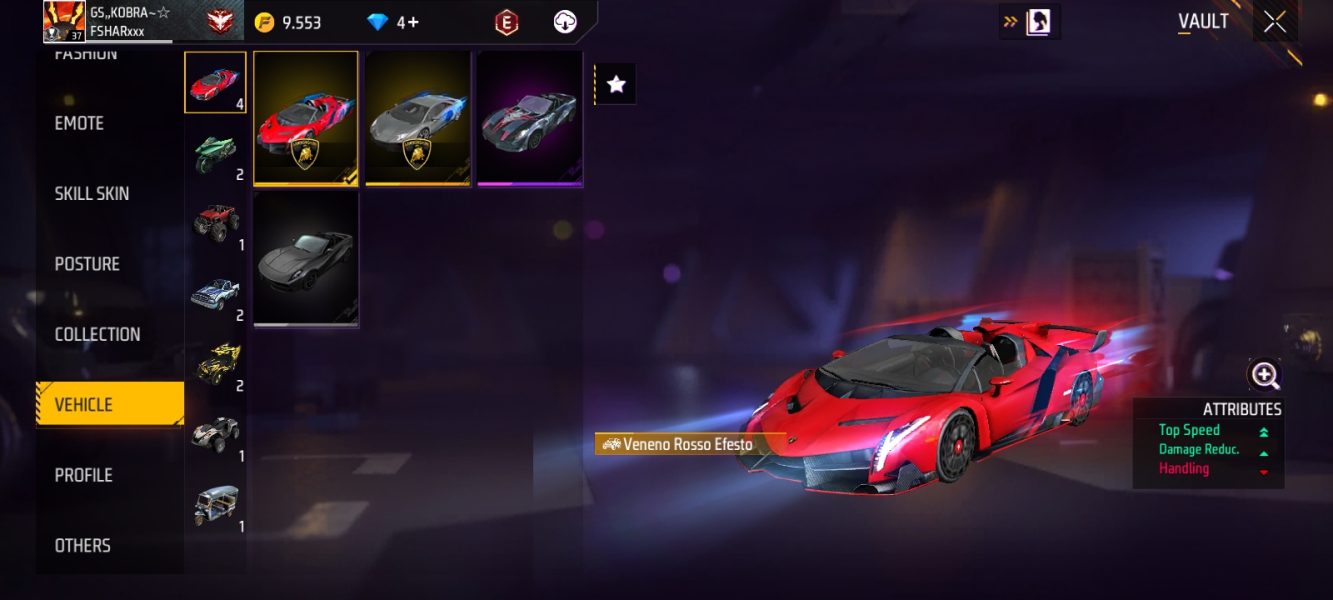Open the player profile avatar
The height and width of the screenshot is (600, 1333).
63,21
